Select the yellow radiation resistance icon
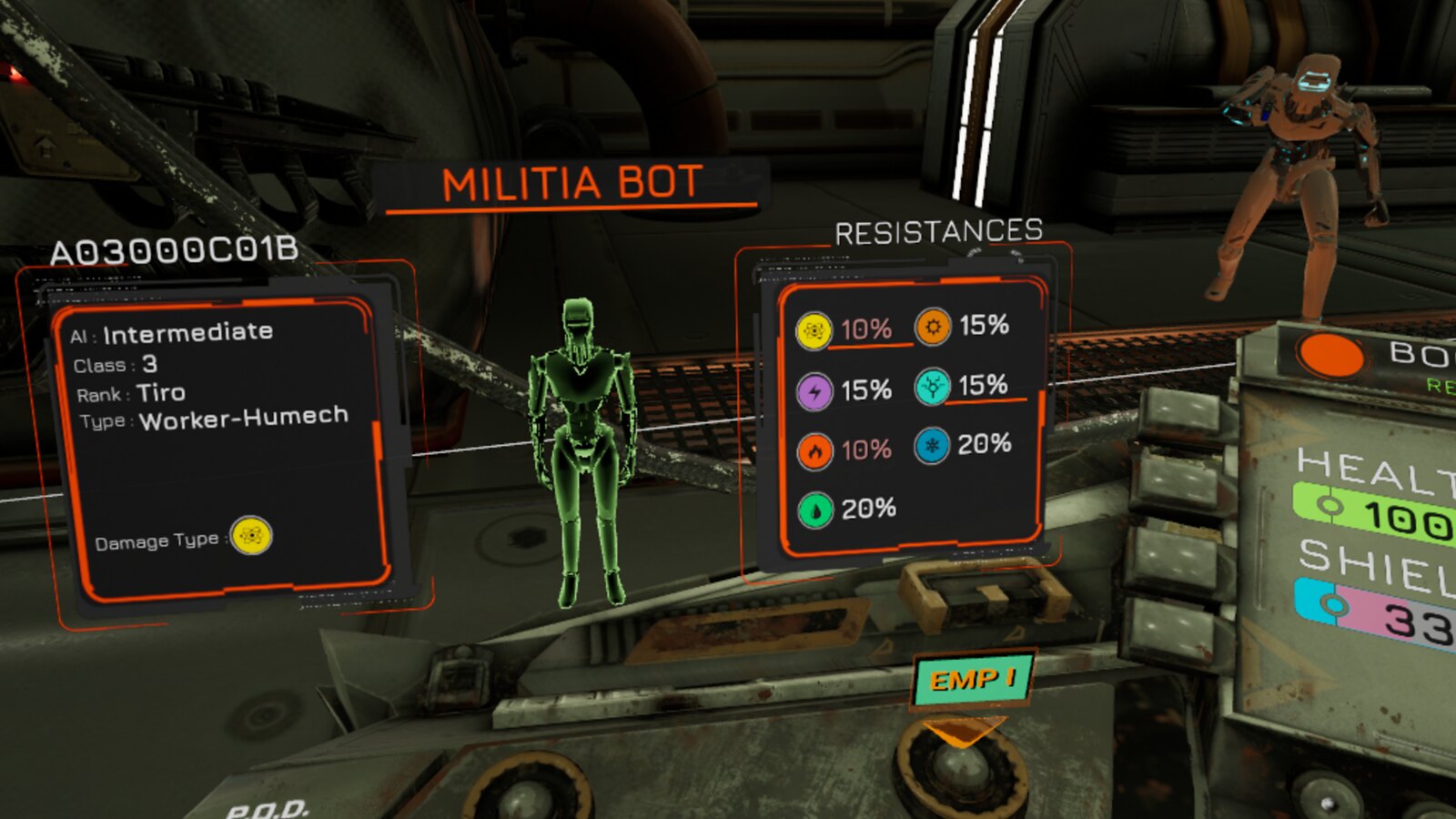The width and height of the screenshot is (1456, 819). [815, 330]
